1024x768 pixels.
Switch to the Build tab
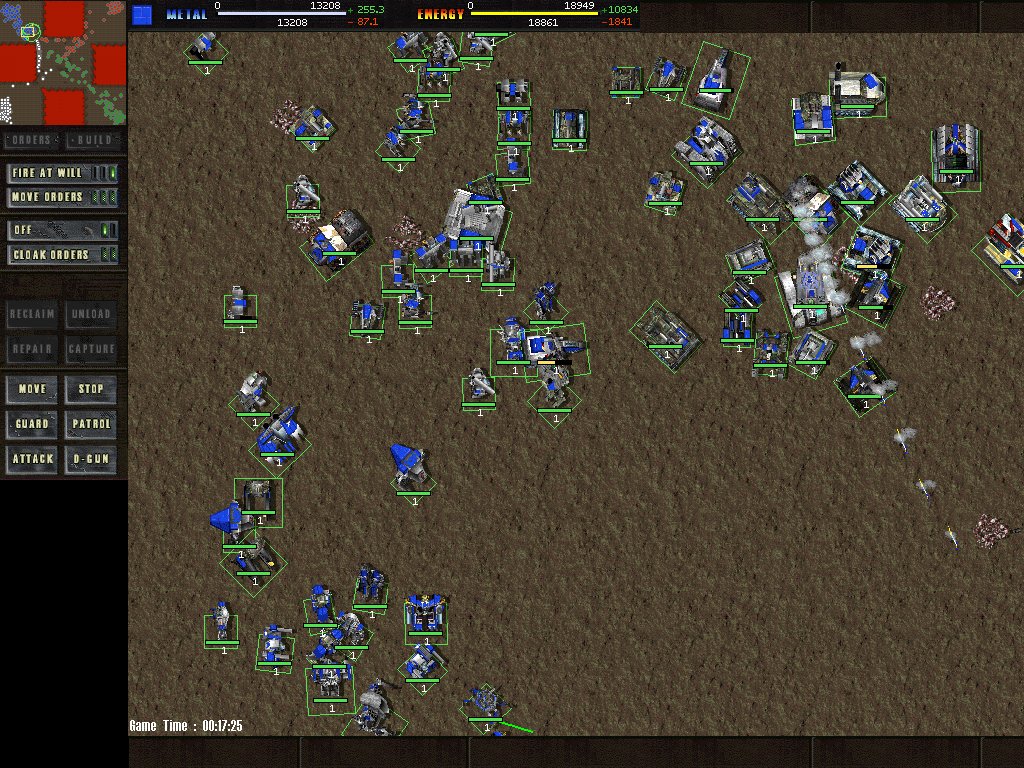(95, 139)
